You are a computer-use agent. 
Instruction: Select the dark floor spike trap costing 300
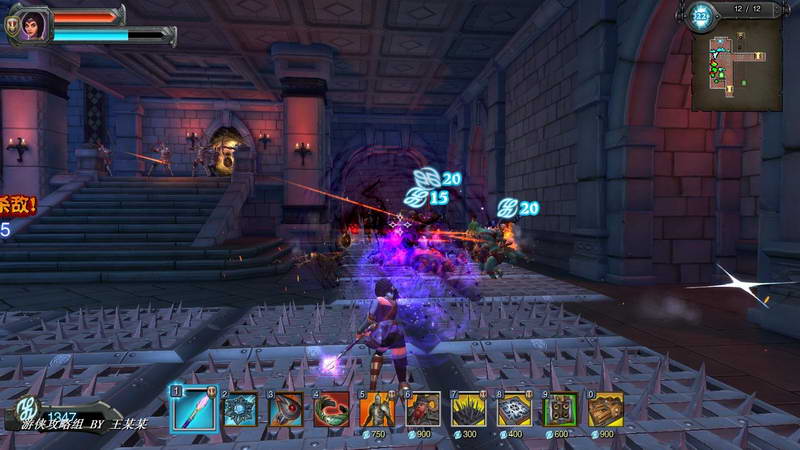point(469,409)
